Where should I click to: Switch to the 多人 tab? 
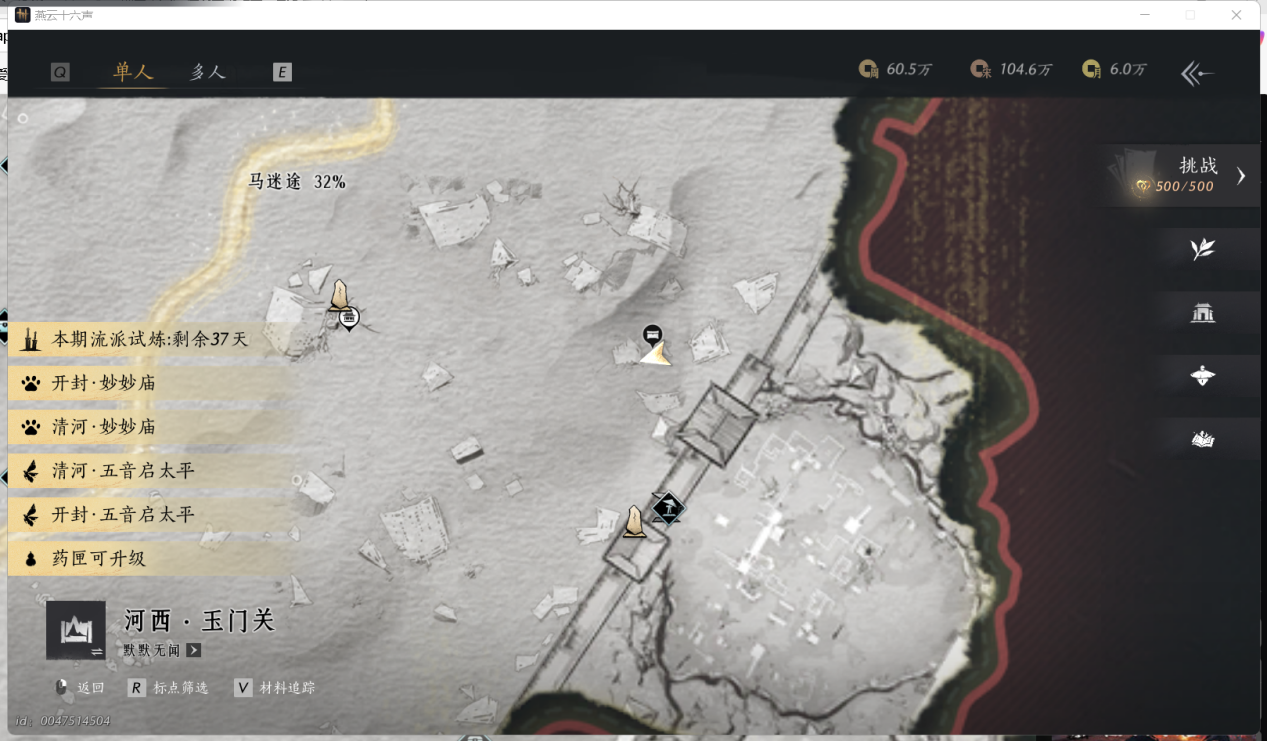[208, 72]
